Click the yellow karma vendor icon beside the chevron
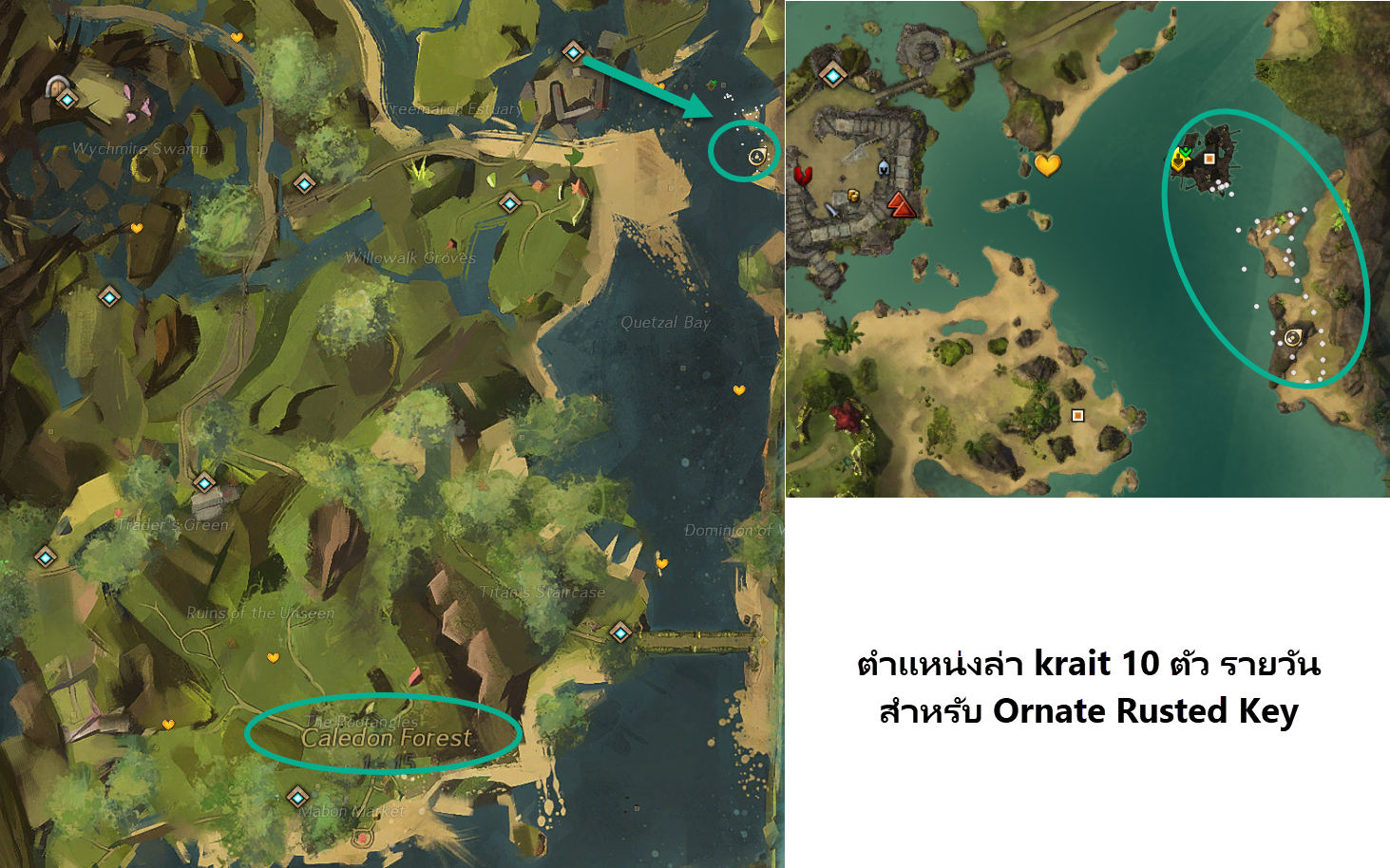This screenshot has height=868, width=1390. [1179, 161]
